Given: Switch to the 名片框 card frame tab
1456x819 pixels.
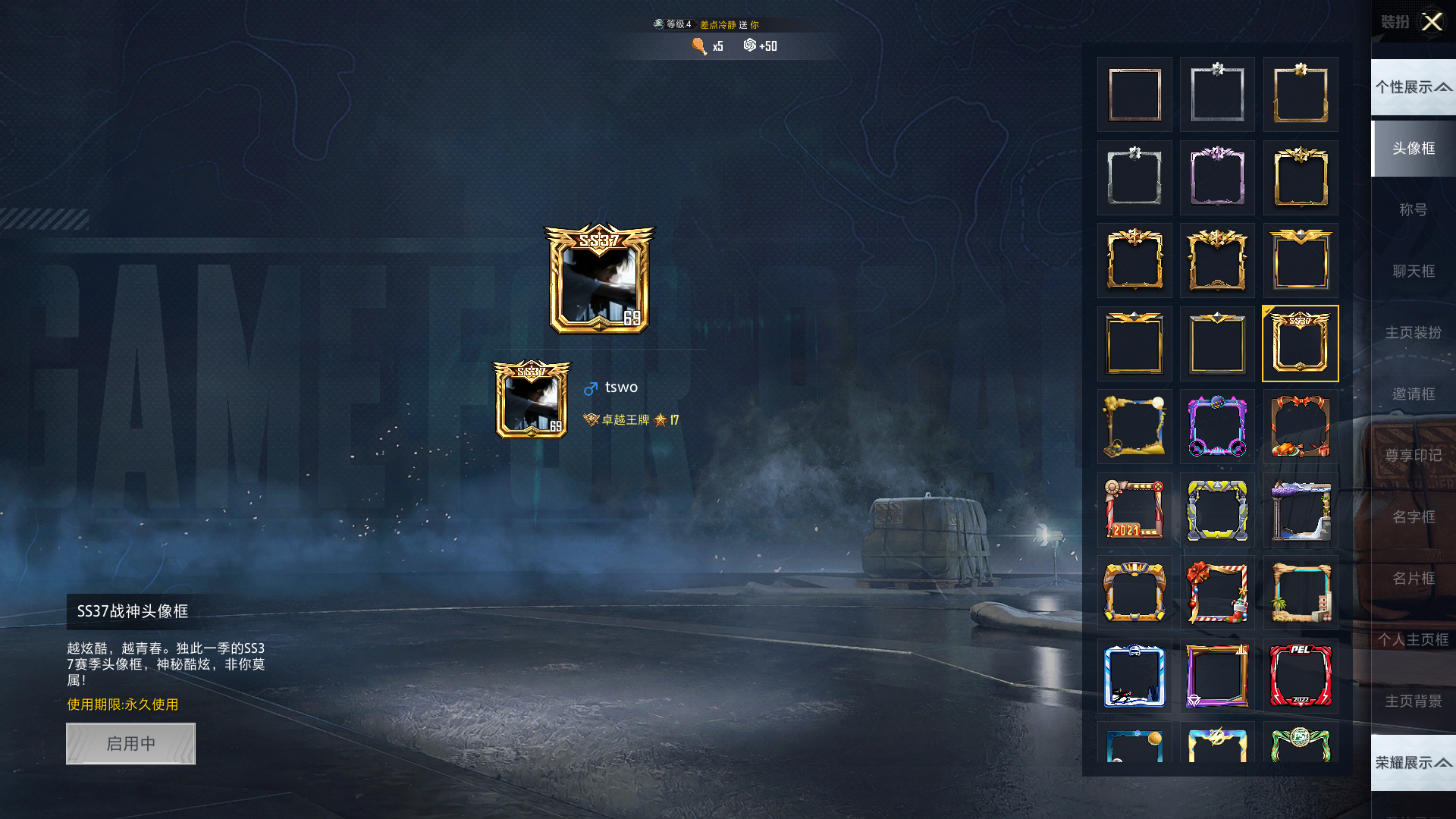Looking at the screenshot, I should 1414,578.
